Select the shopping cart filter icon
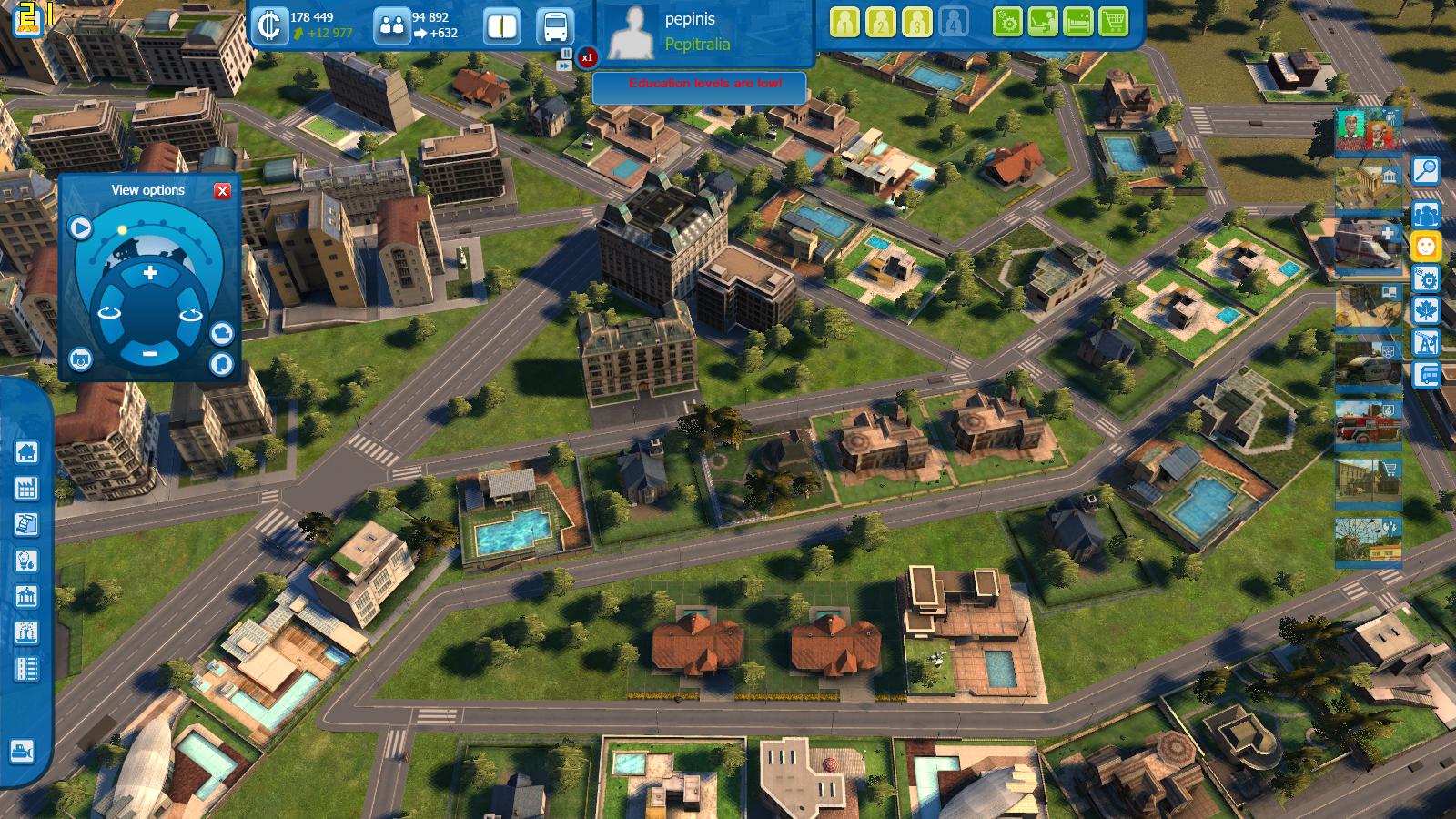This screenshot has width=1456, height=819. click(1113, 22)
